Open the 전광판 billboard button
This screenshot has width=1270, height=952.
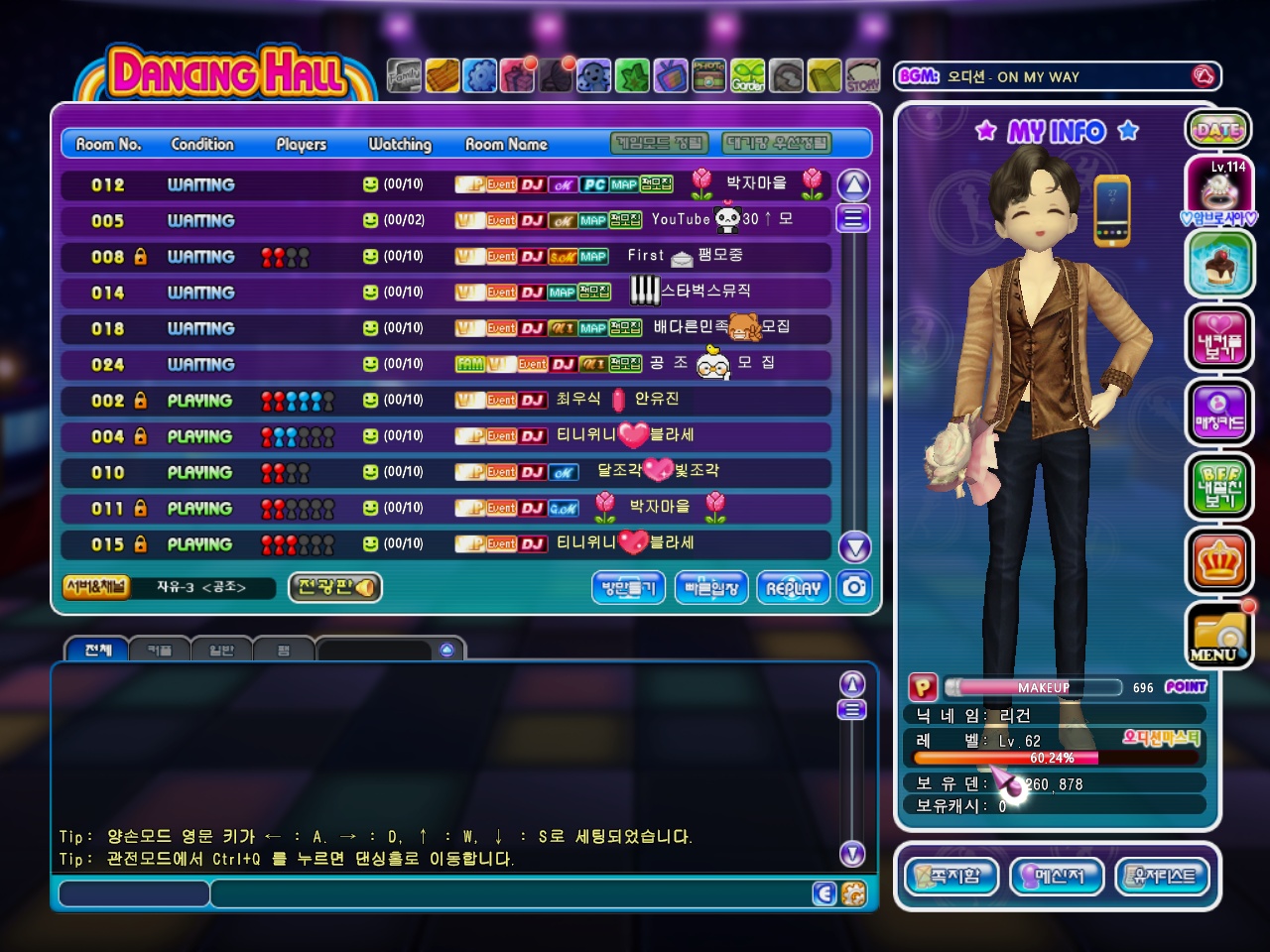pyautogui.click(x=335, y=587)
